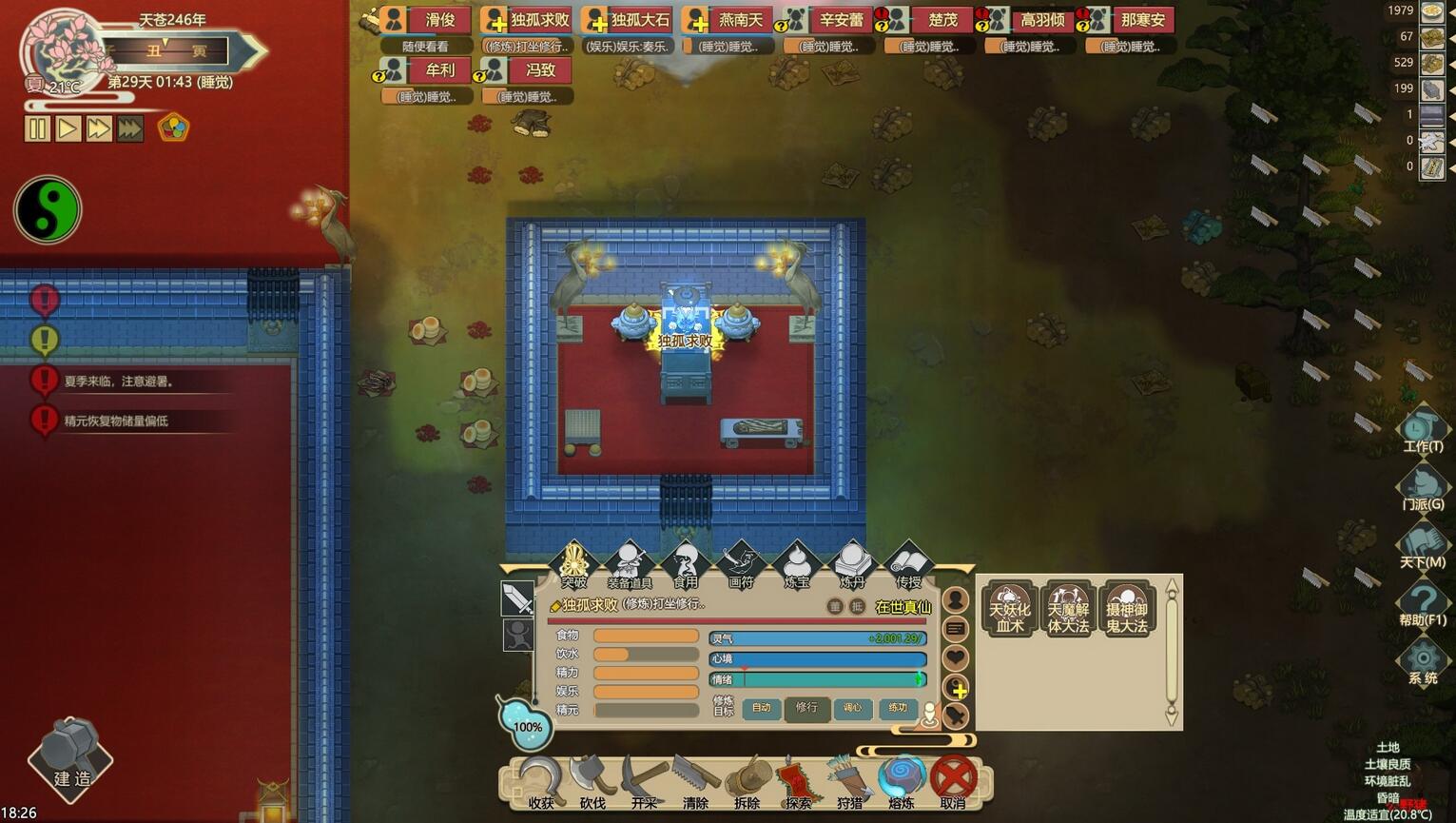Select the 开采 pickaxe mining tool
1456x823 pixels.
point(644,781)
